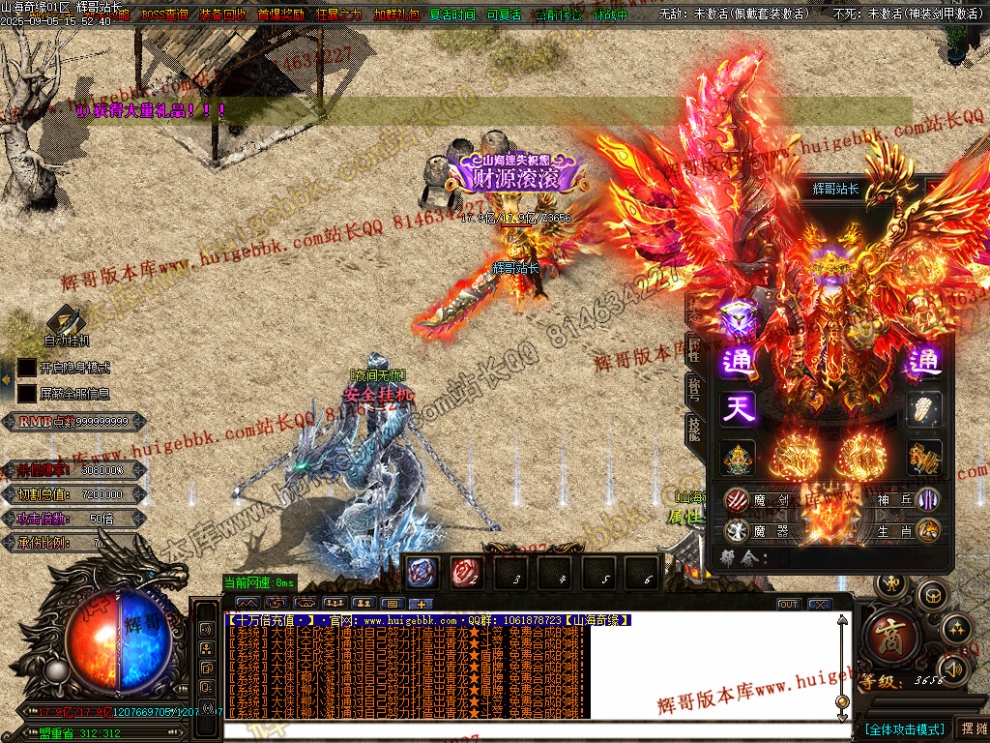This screenshot has width=990, height=743.
Task: Open the 摆摊 stall button
Action: click(972, 729)
